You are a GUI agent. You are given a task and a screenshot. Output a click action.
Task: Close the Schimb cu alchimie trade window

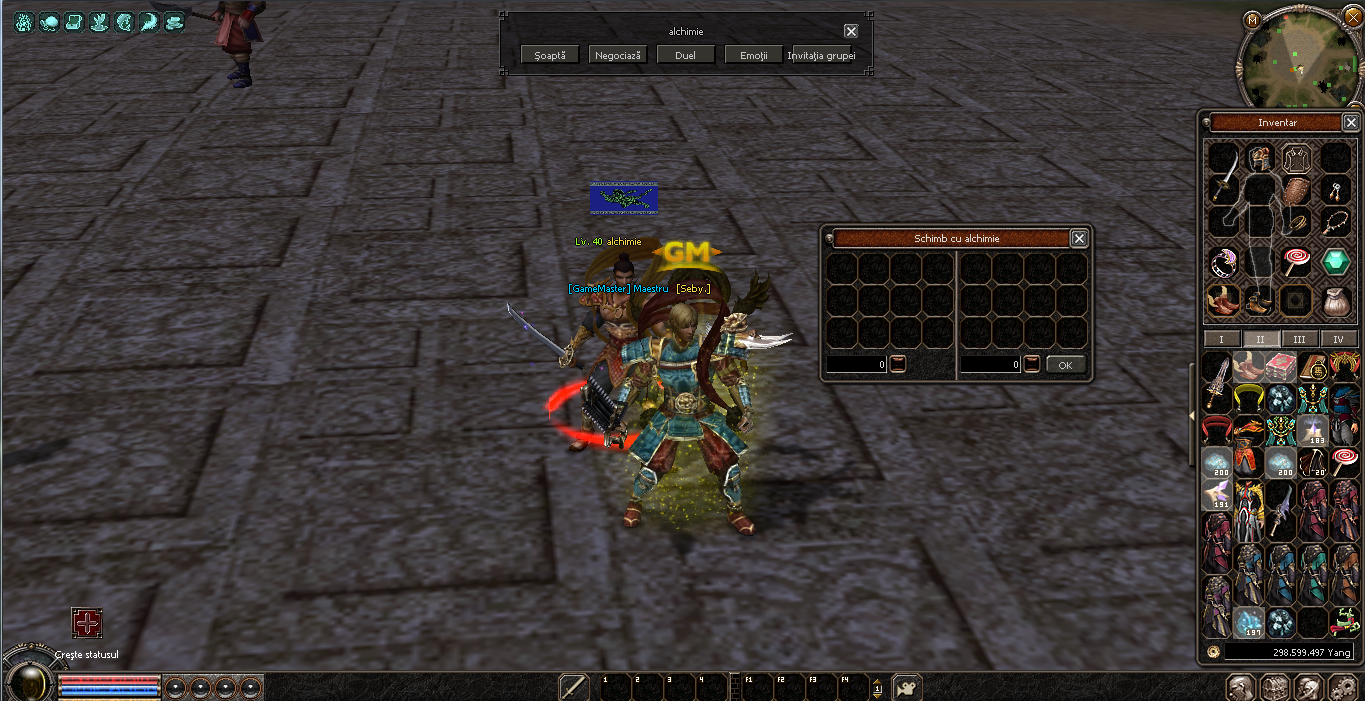click(x=1079, y=238)
